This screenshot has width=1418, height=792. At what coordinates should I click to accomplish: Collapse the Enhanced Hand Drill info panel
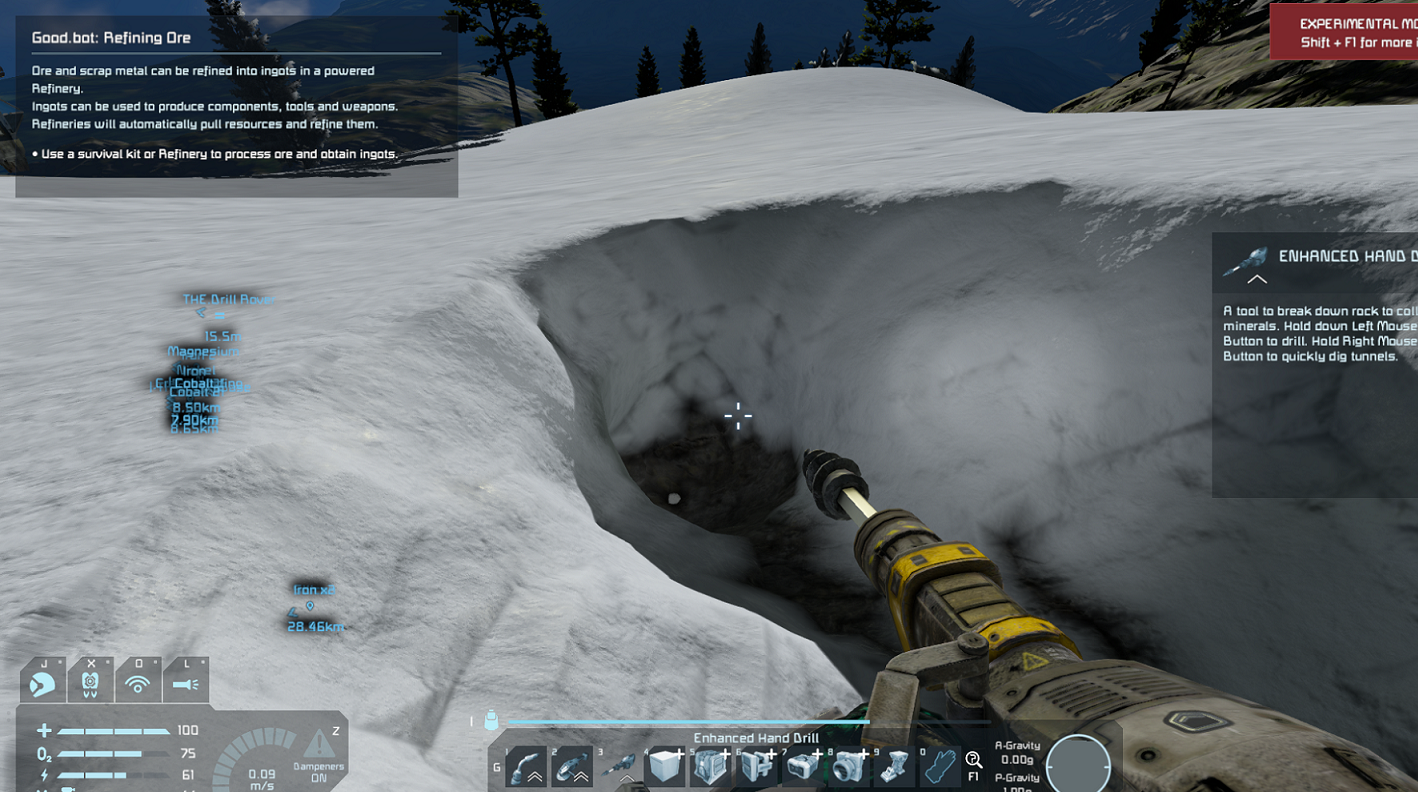[x=1257, y=280]
